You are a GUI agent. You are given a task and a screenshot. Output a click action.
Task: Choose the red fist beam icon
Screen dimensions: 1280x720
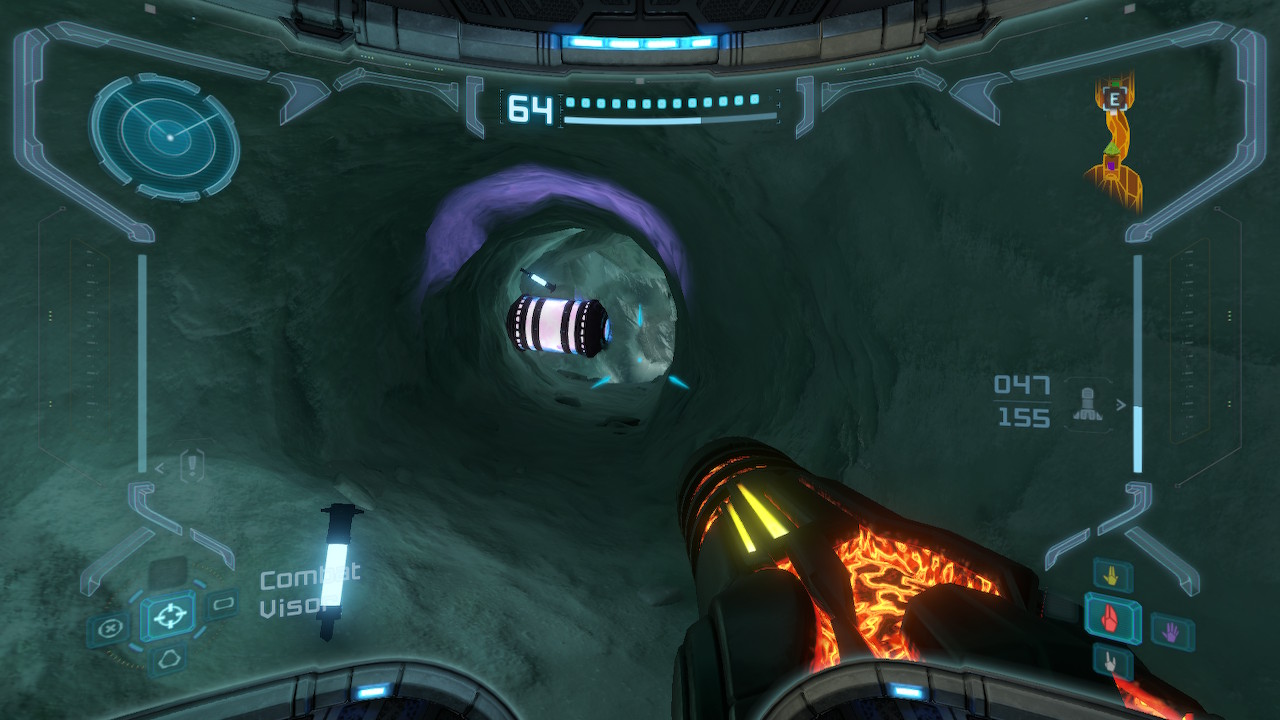pyautogui.click(x=1112, y=619)
